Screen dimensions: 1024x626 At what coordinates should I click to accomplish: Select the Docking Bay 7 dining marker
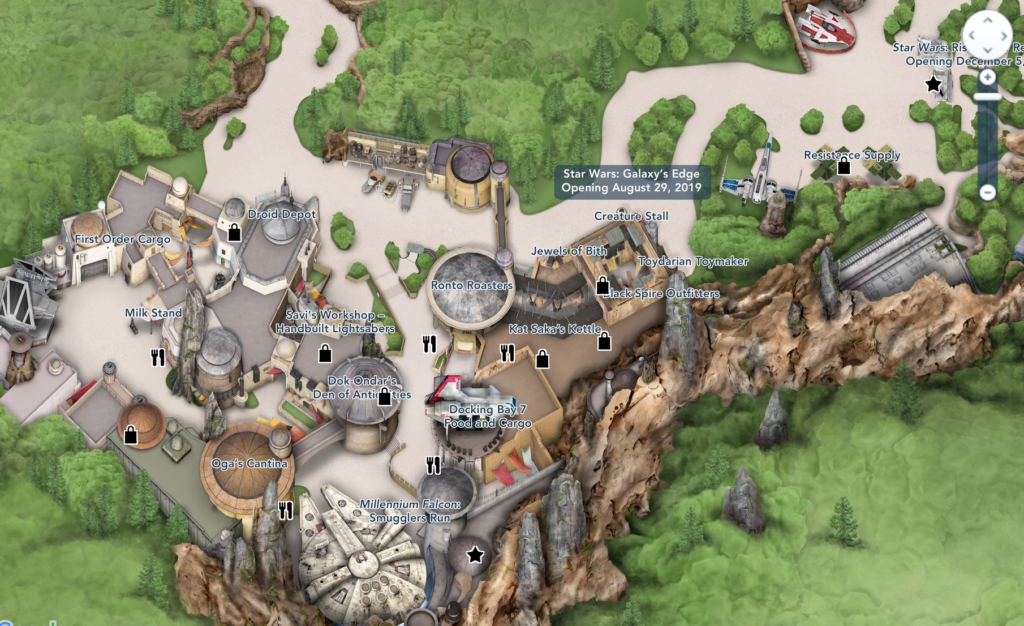click(x=433, y=464)
